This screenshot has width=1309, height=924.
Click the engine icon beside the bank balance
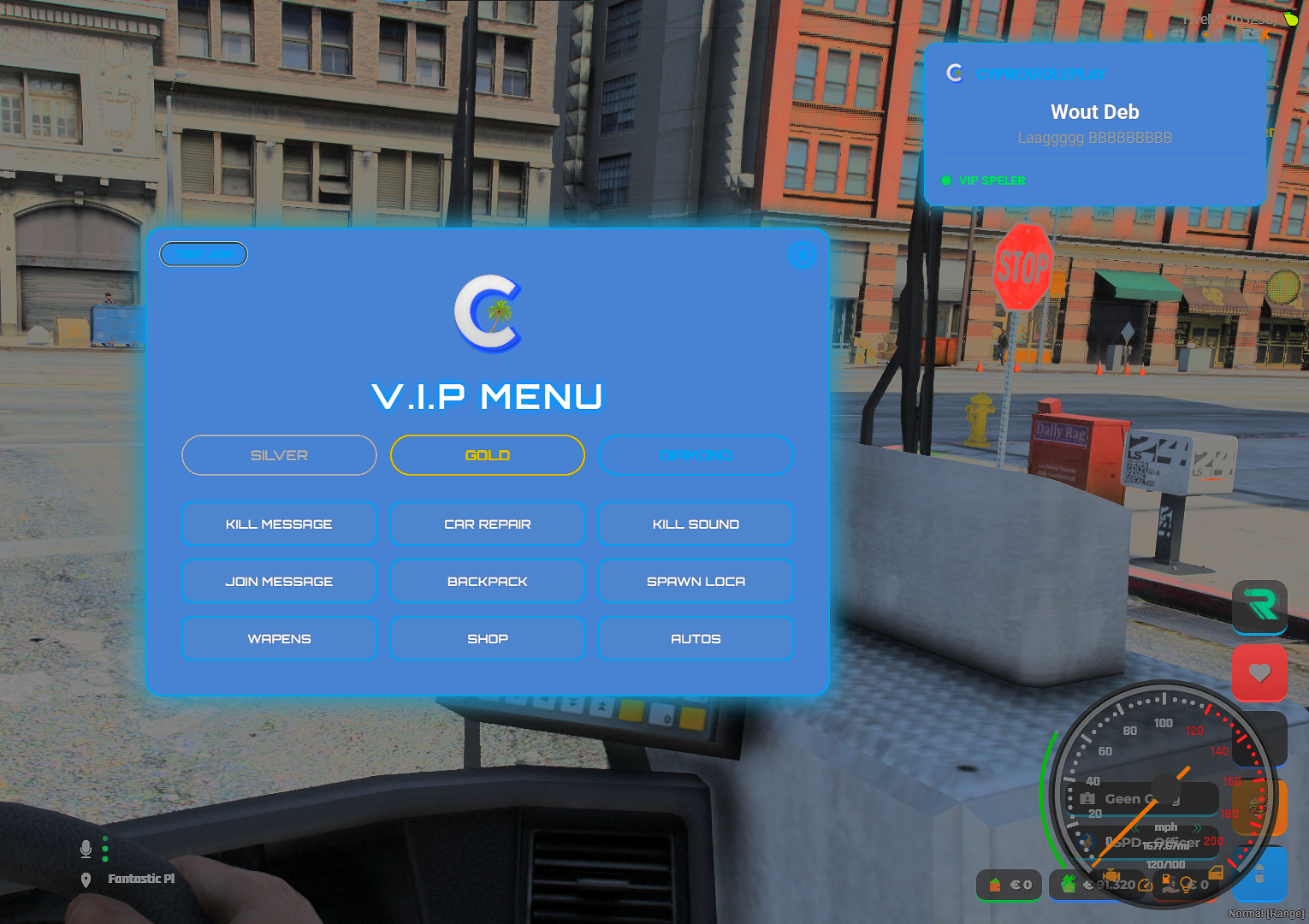tap(1112, 875)
